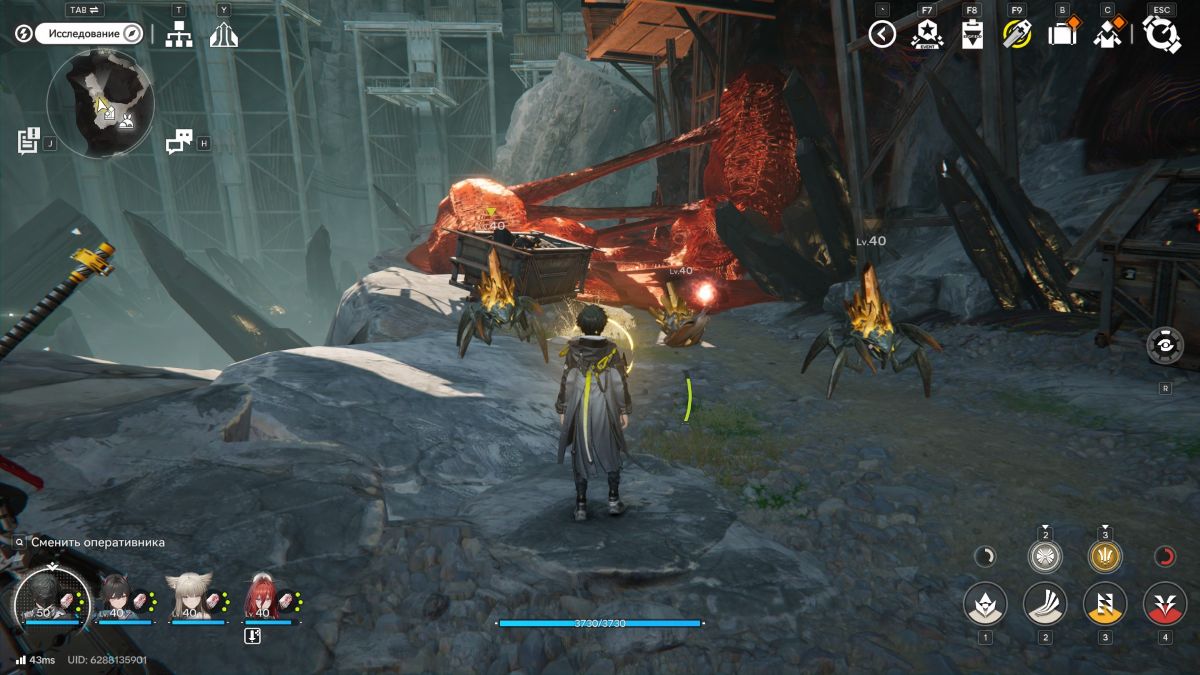Image resolution: width=1200 pixels, height=675 pixels.
Task: Collapse the top menu with the left arrow
Action: click(881, 35)
